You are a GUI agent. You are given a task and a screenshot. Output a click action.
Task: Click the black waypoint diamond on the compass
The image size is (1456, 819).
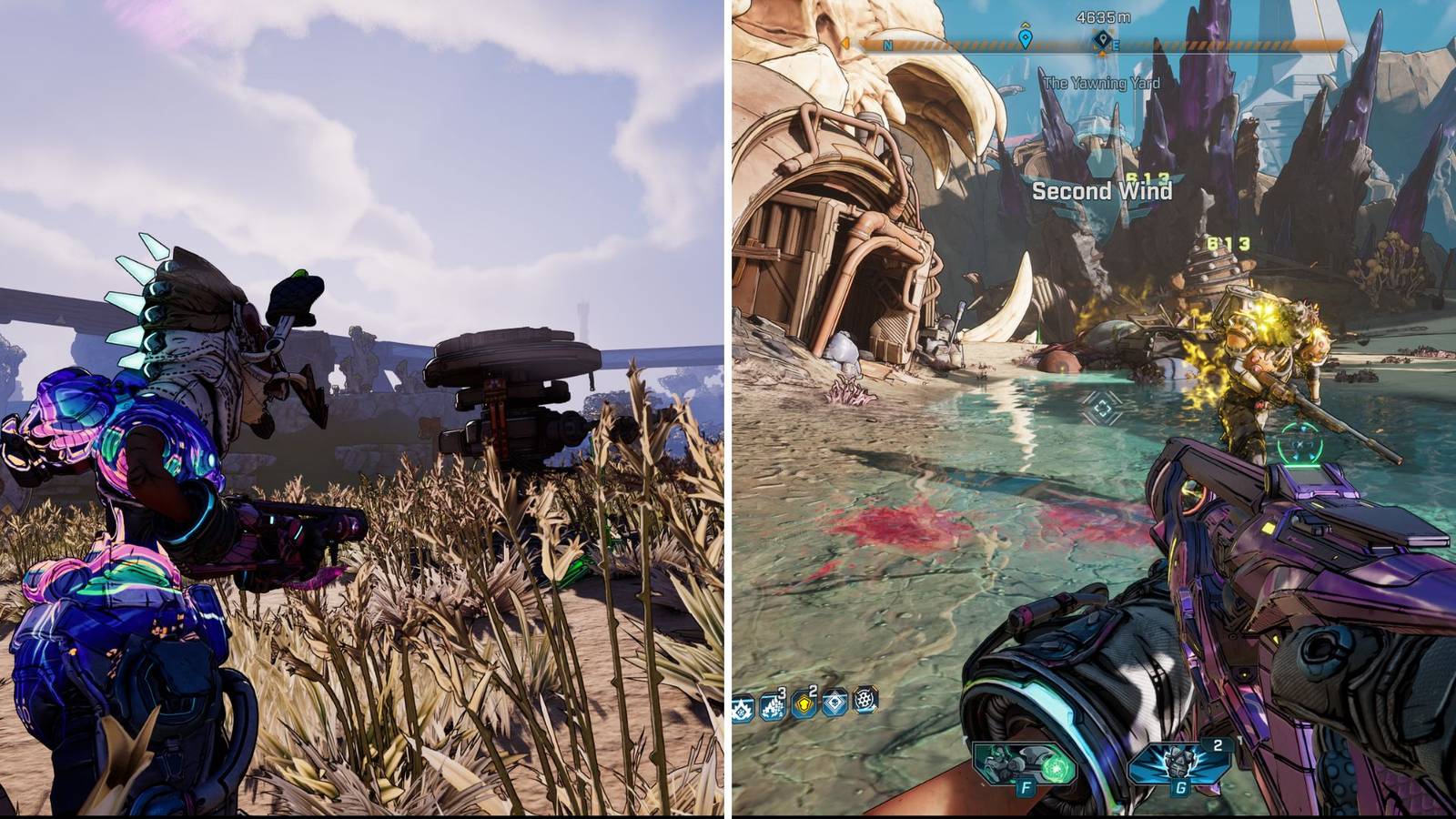1102,39
